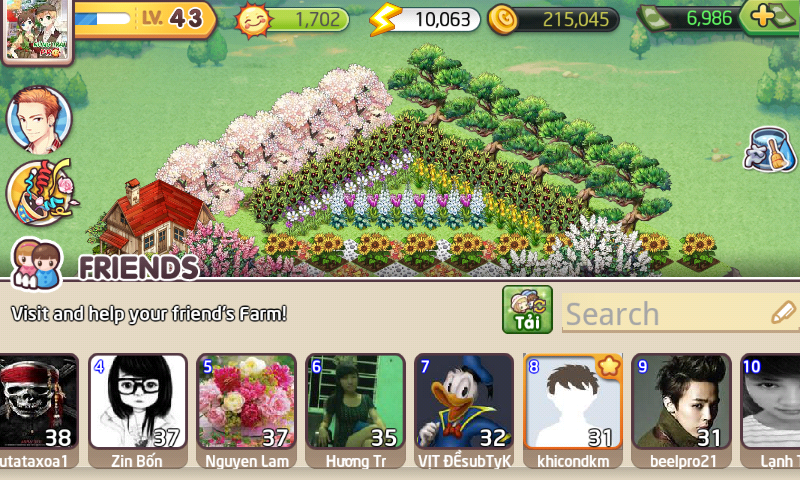Select starred friend khicondkm

(573, 402)
